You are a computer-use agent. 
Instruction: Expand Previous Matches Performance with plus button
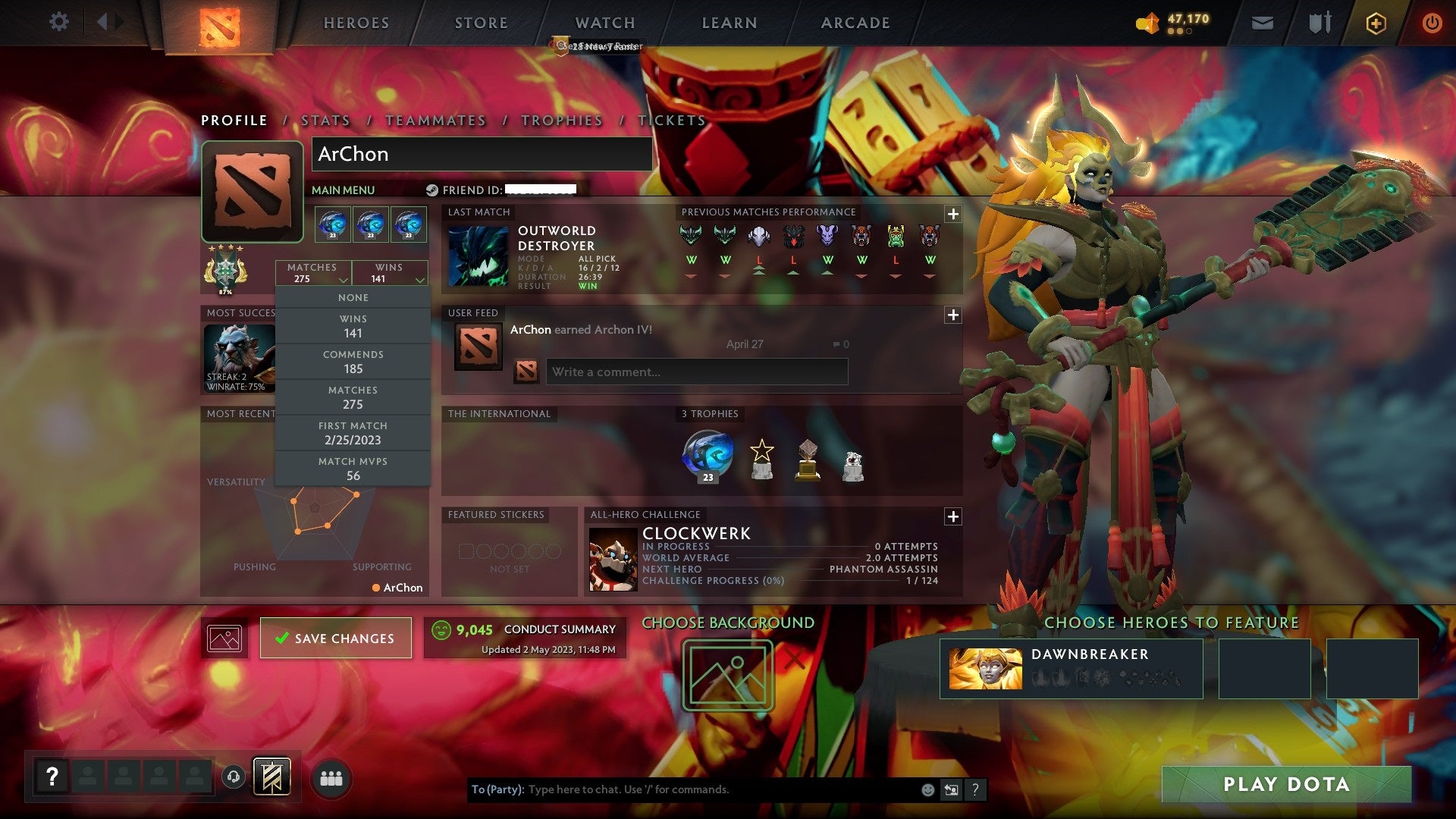click(953, 215)
